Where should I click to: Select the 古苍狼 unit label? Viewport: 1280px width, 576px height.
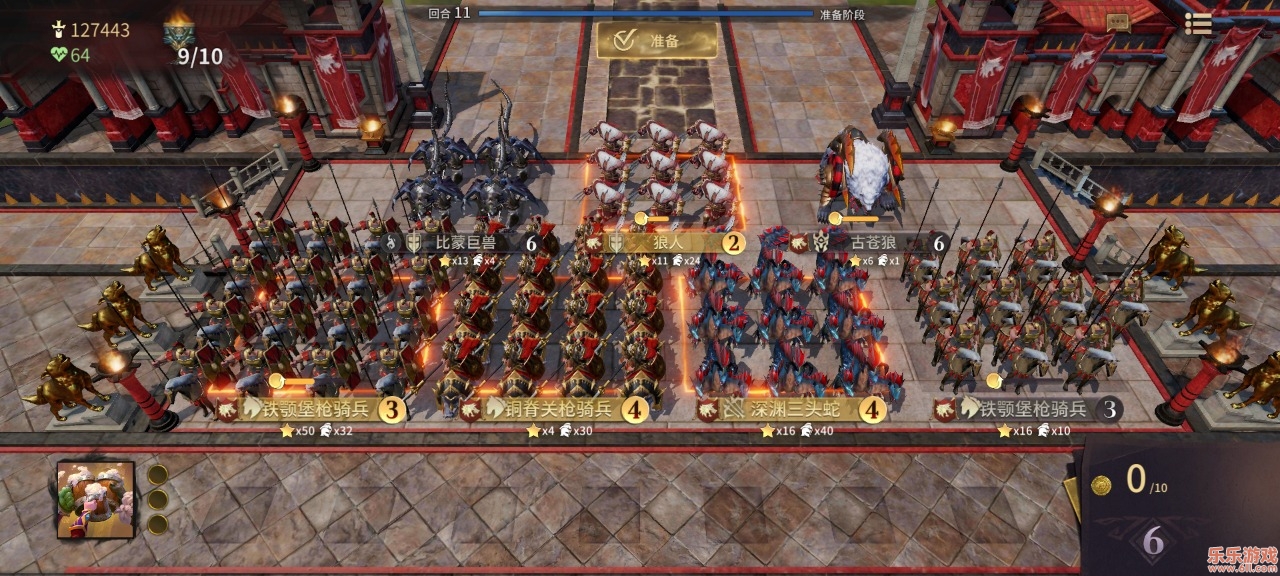pos(873,242)
